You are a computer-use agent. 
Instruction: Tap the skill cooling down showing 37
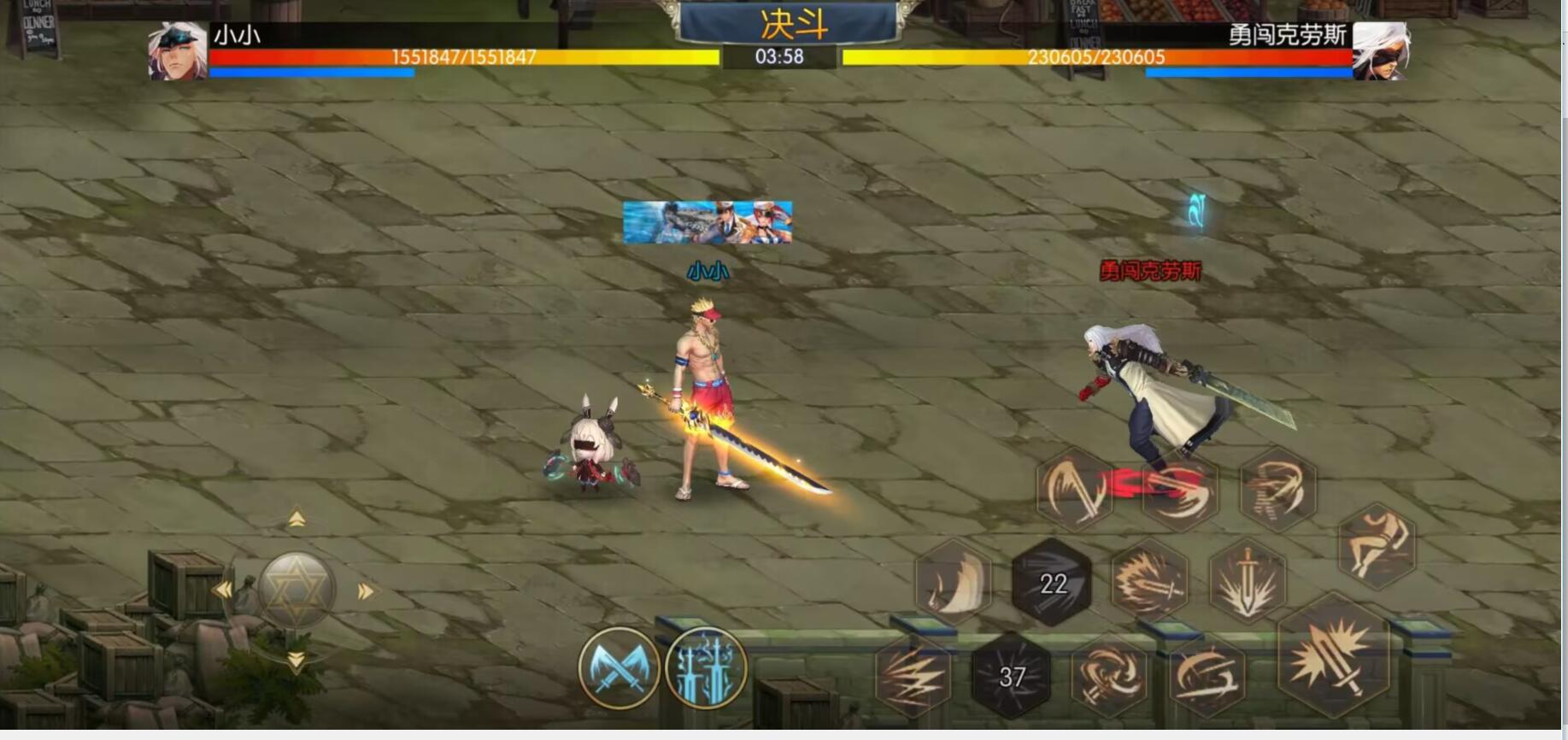(x=1013, y=678)
